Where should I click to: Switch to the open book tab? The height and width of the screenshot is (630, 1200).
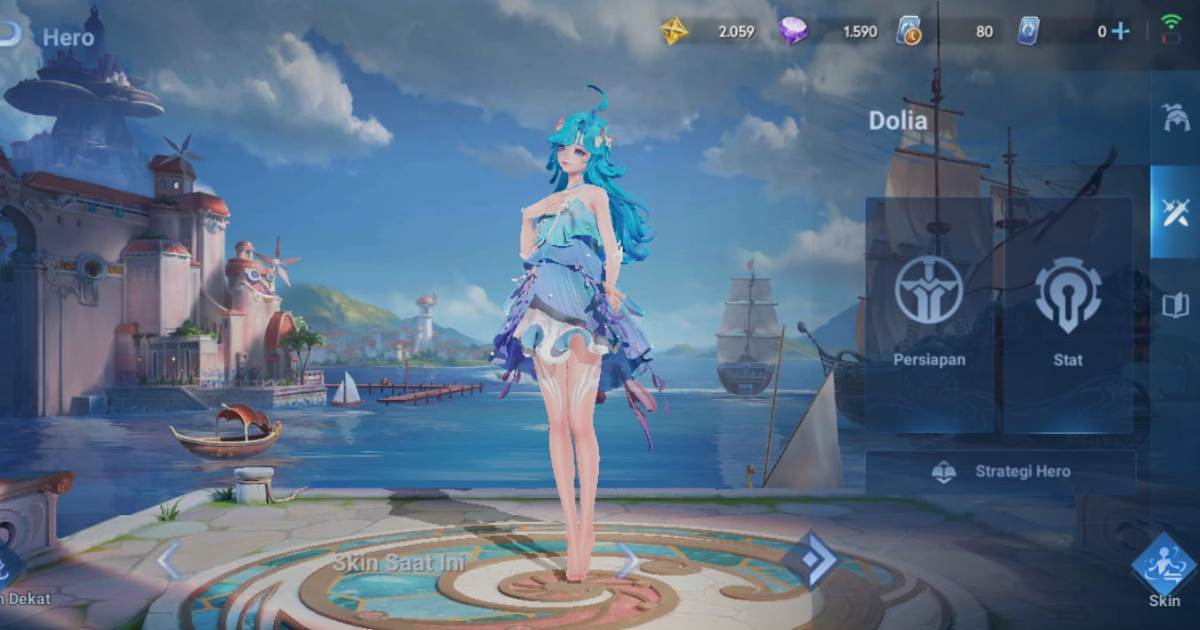click(x=1175, y=305)
